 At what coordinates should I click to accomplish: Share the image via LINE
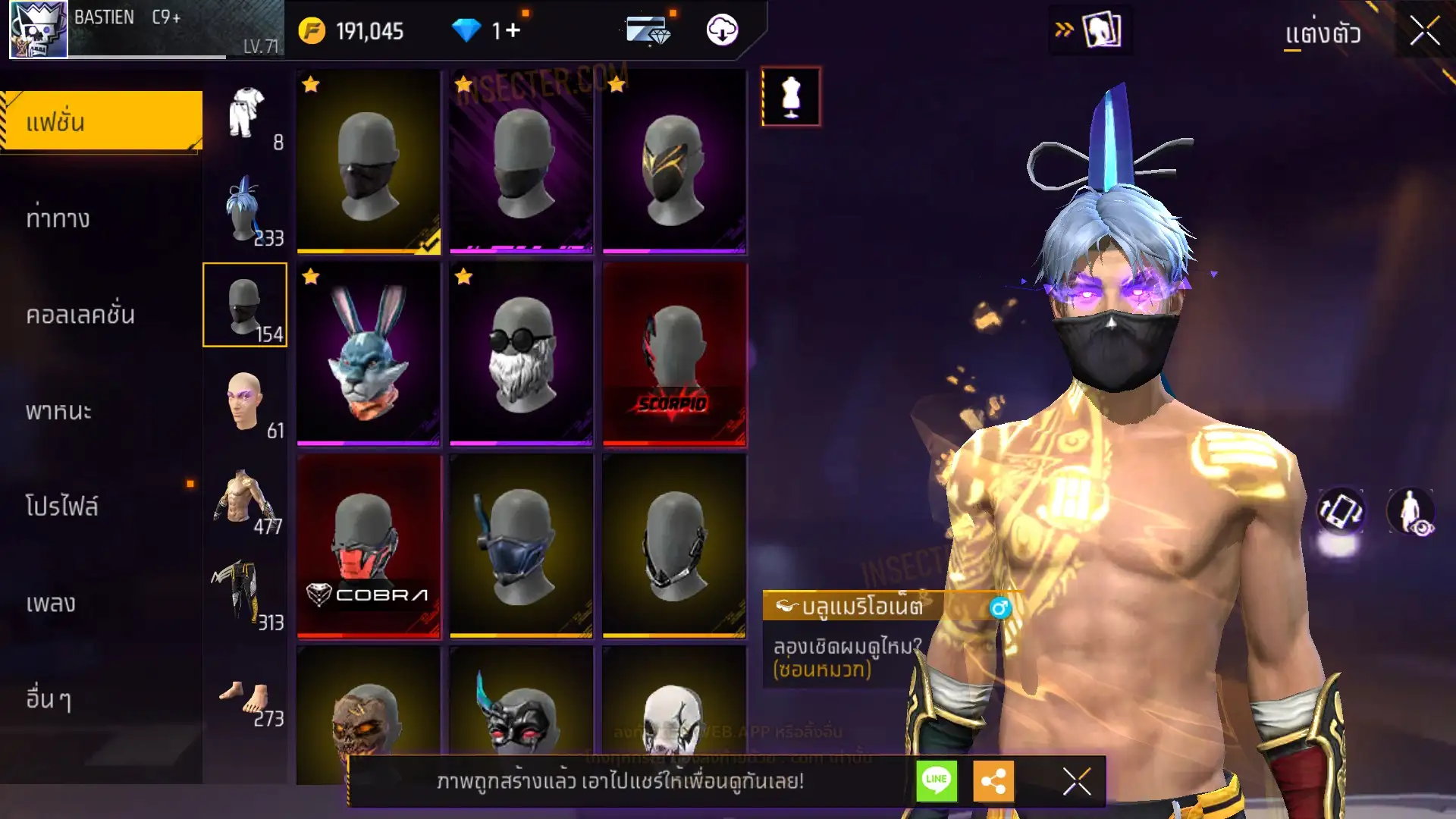(937, 780)
